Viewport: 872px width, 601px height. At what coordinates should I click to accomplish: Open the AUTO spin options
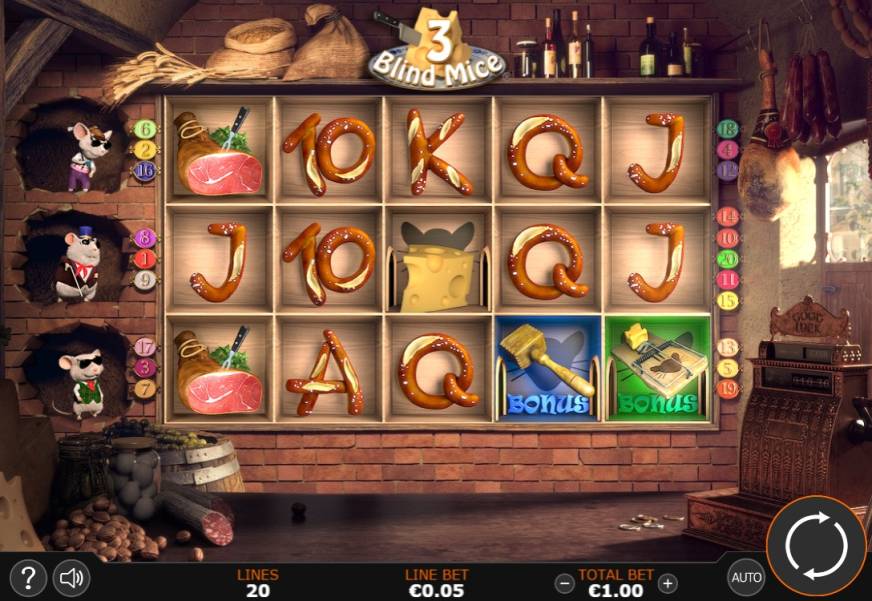tap(746, 577)
